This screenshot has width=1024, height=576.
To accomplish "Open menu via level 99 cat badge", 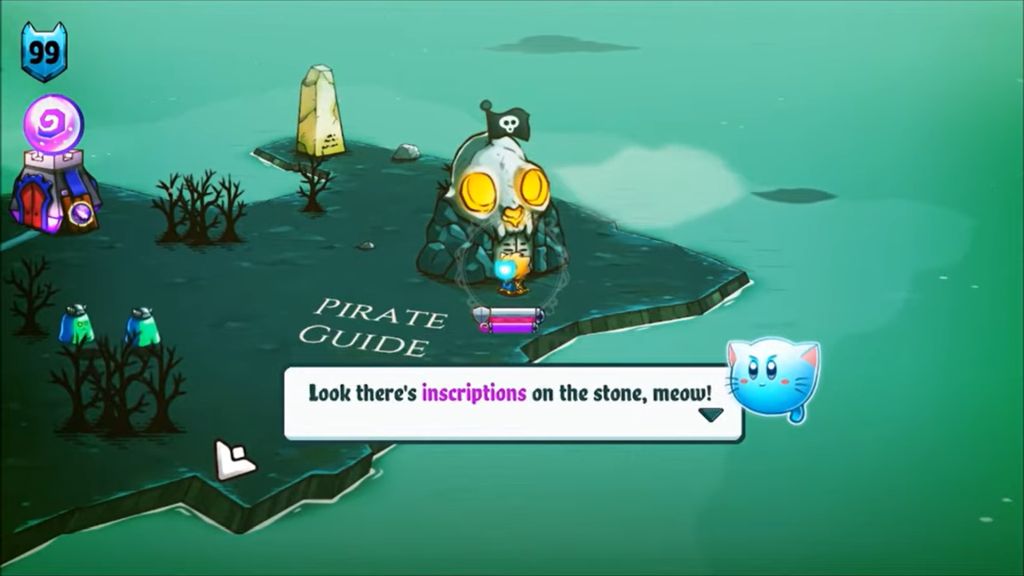I will pos(43,52).
